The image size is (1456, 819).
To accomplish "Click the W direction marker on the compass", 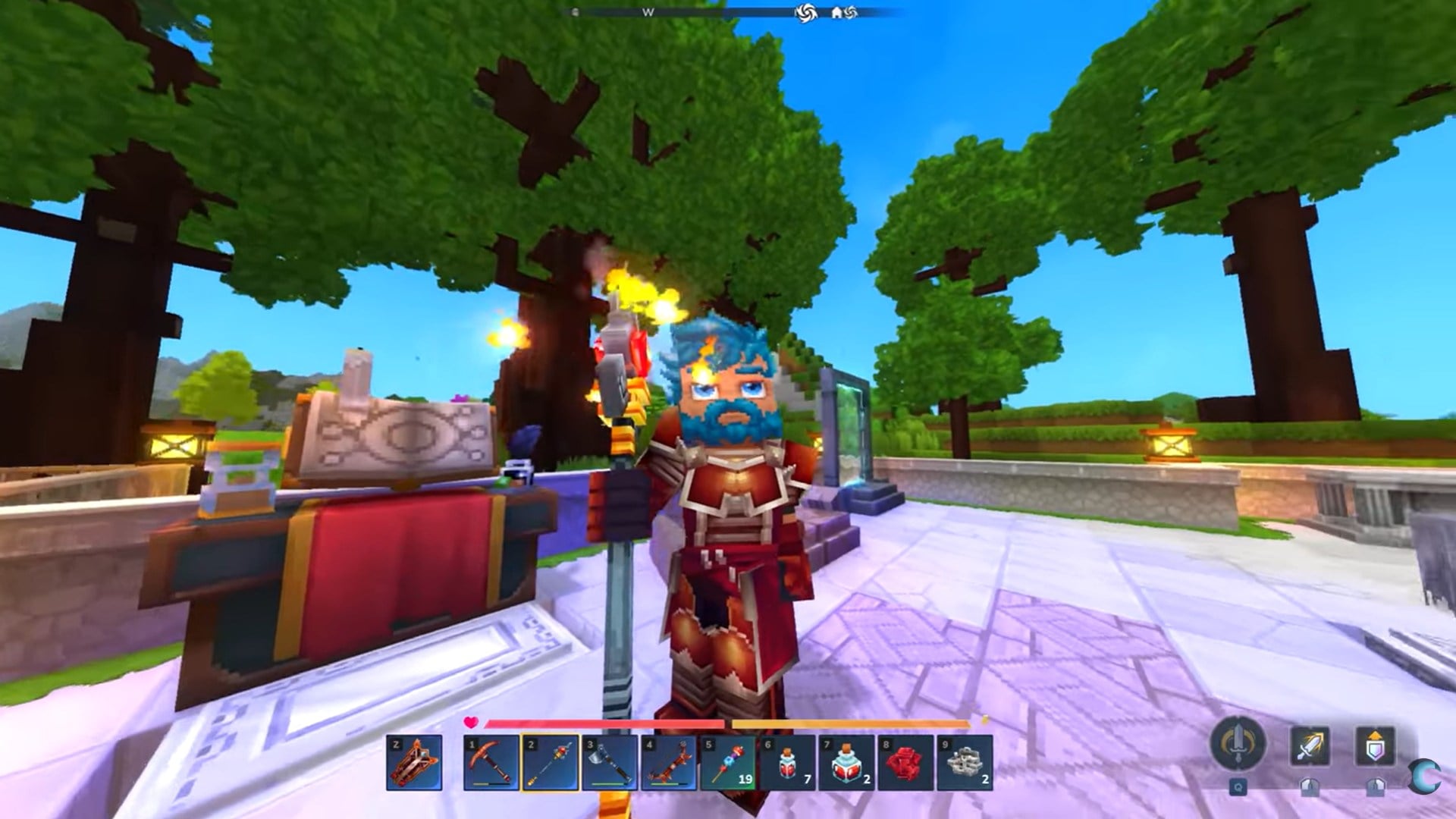I will coord(648,11).
